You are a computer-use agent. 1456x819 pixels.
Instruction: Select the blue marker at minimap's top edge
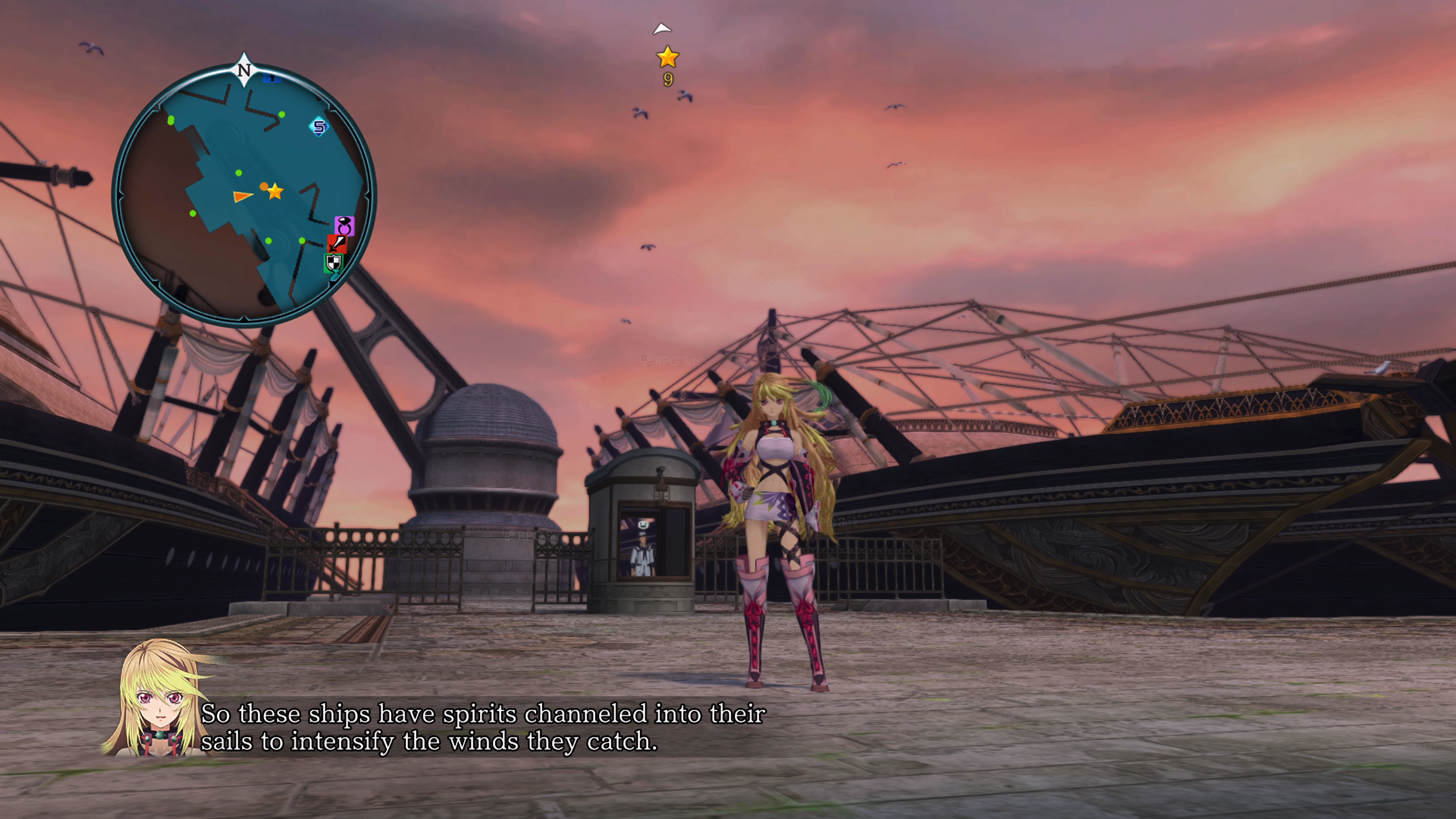coord(272,78)
